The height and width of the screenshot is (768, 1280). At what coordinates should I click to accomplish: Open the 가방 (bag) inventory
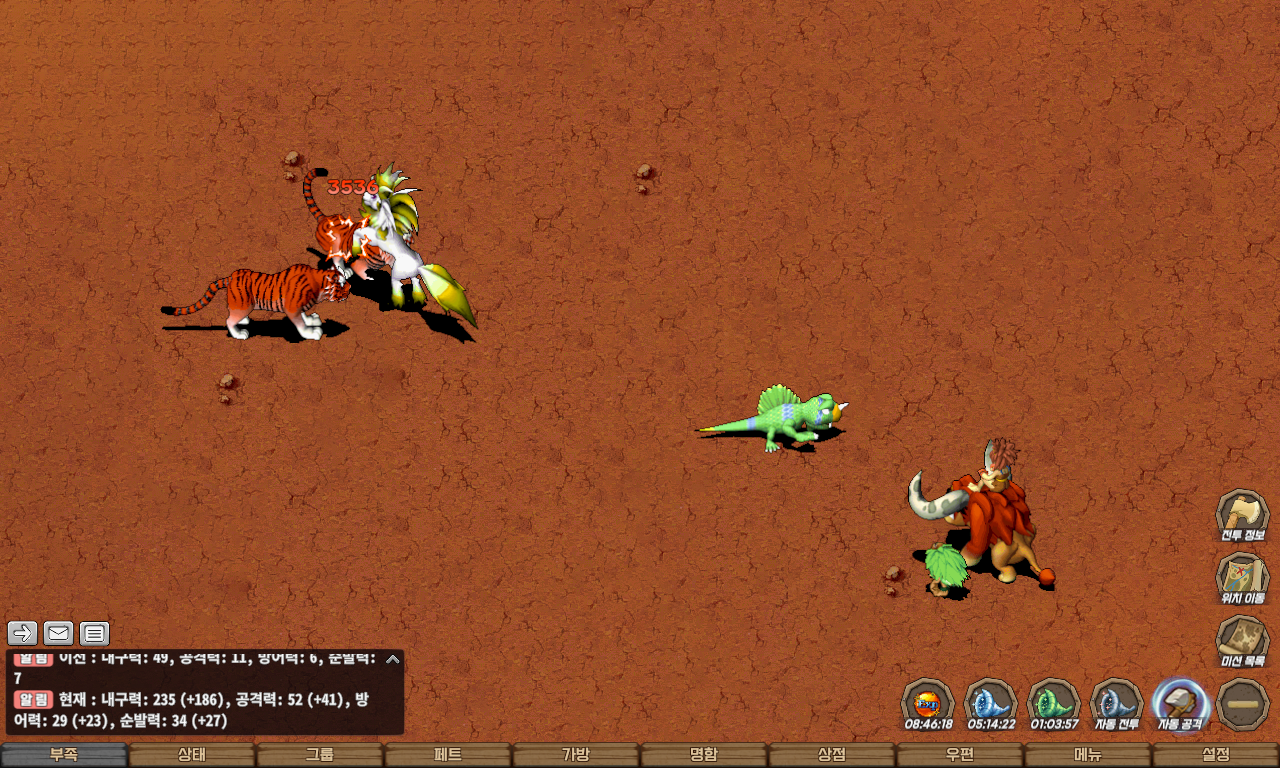pos(576,755)
